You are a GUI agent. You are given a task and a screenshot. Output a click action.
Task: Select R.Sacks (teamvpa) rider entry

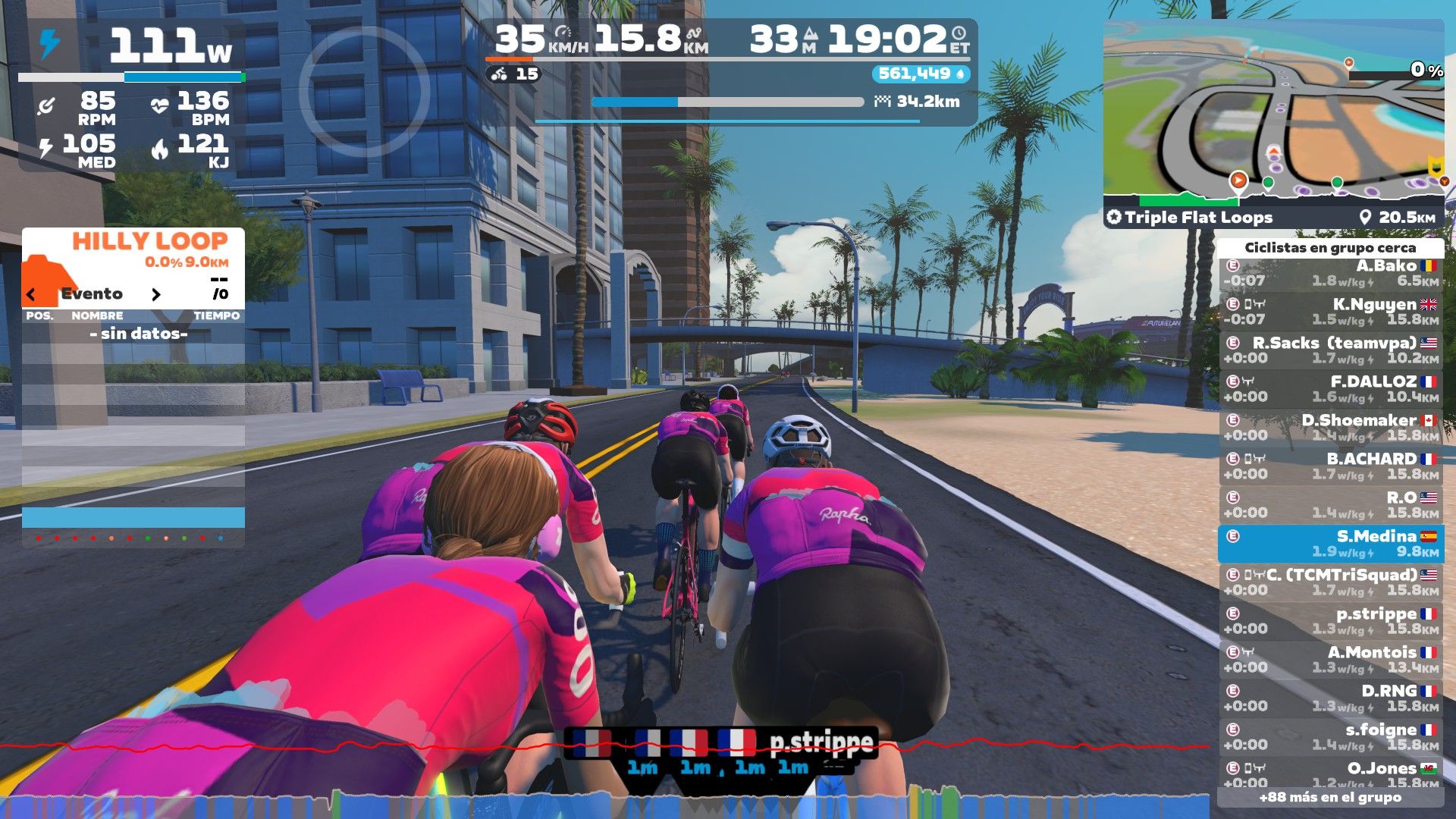point(1331,350)
